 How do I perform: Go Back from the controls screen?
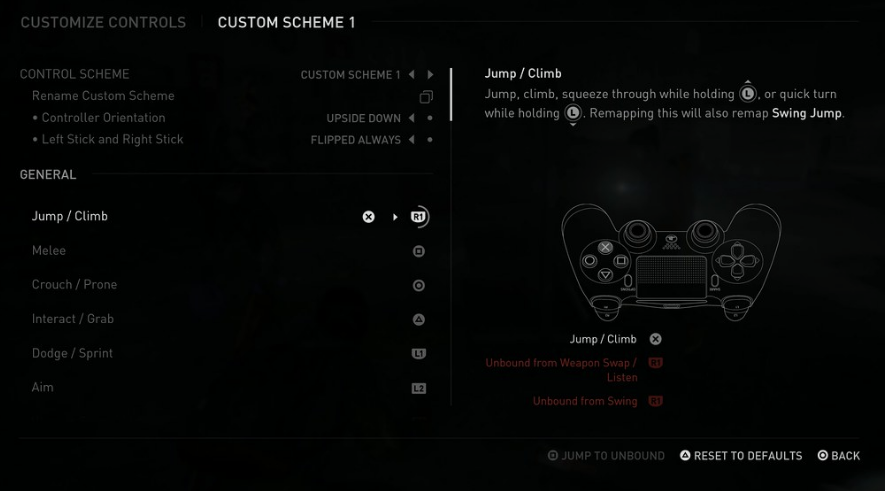pos(838,456)
